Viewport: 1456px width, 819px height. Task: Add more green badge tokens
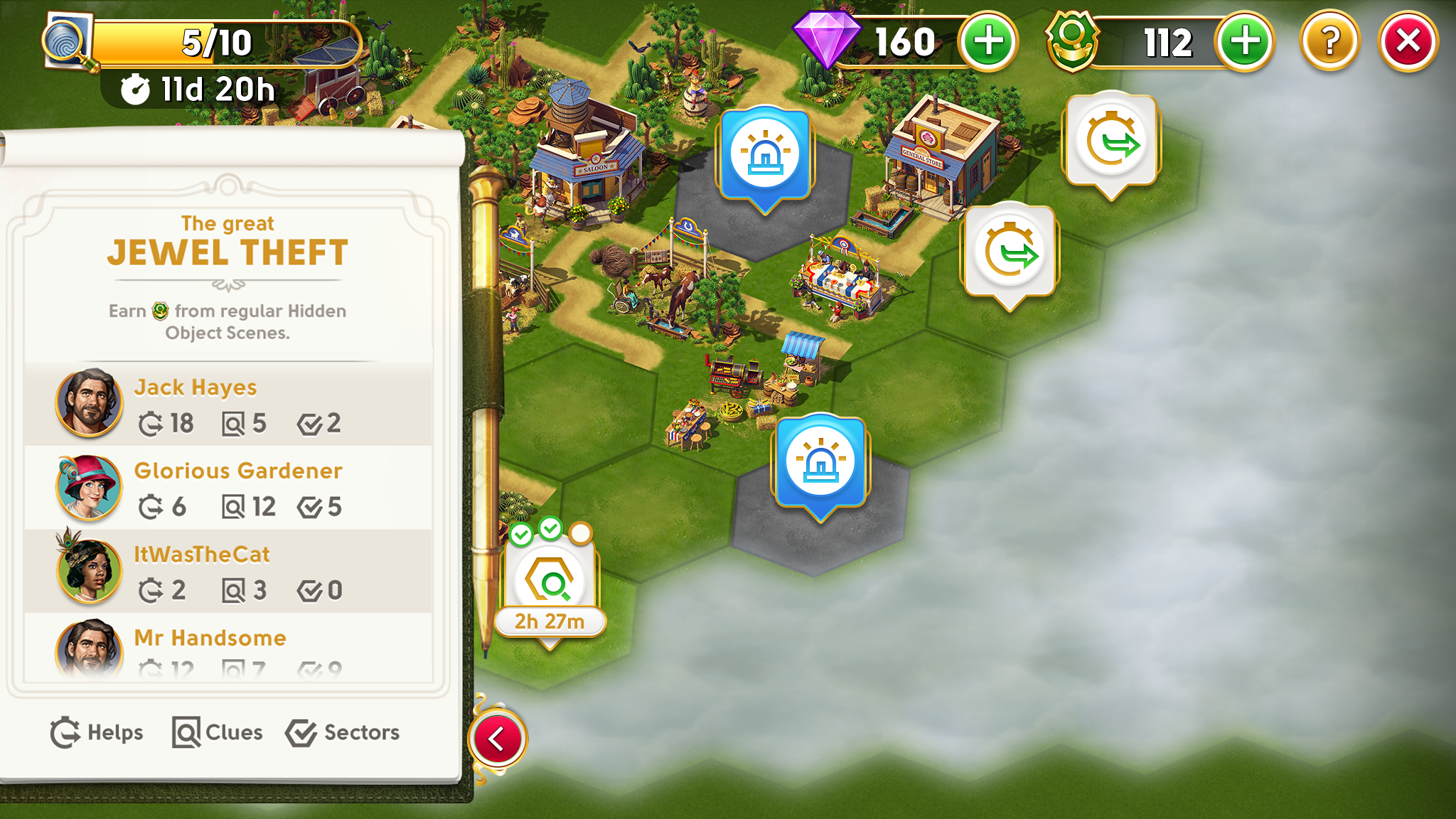[1244, 42]
